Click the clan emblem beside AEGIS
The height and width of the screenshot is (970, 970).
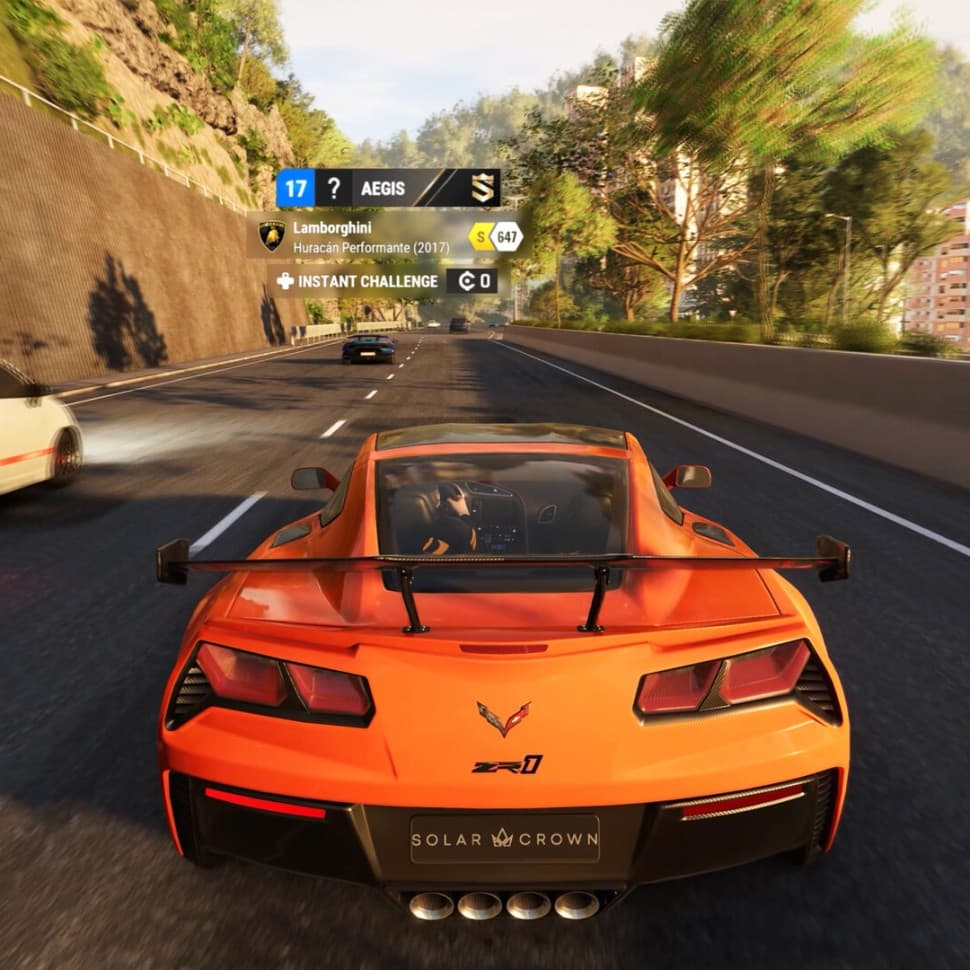coord(483,188)
